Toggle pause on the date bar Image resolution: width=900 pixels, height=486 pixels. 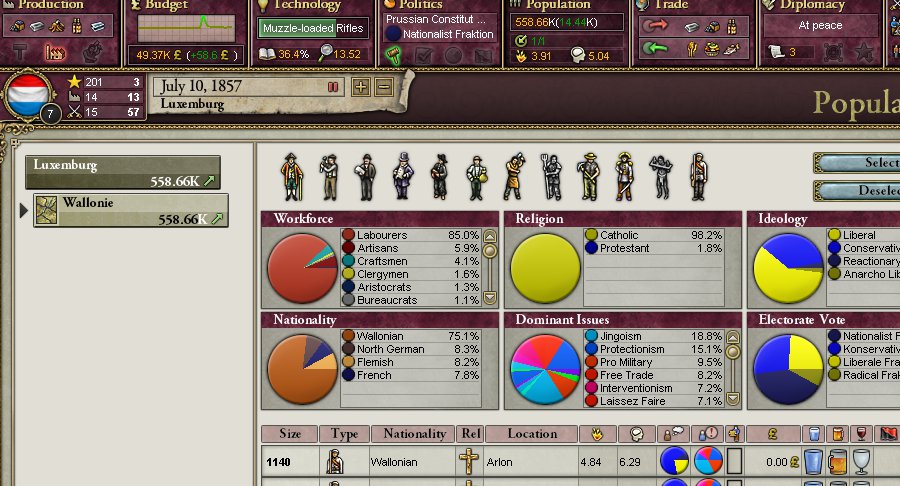pyautogui.click(x=333, y=88)
